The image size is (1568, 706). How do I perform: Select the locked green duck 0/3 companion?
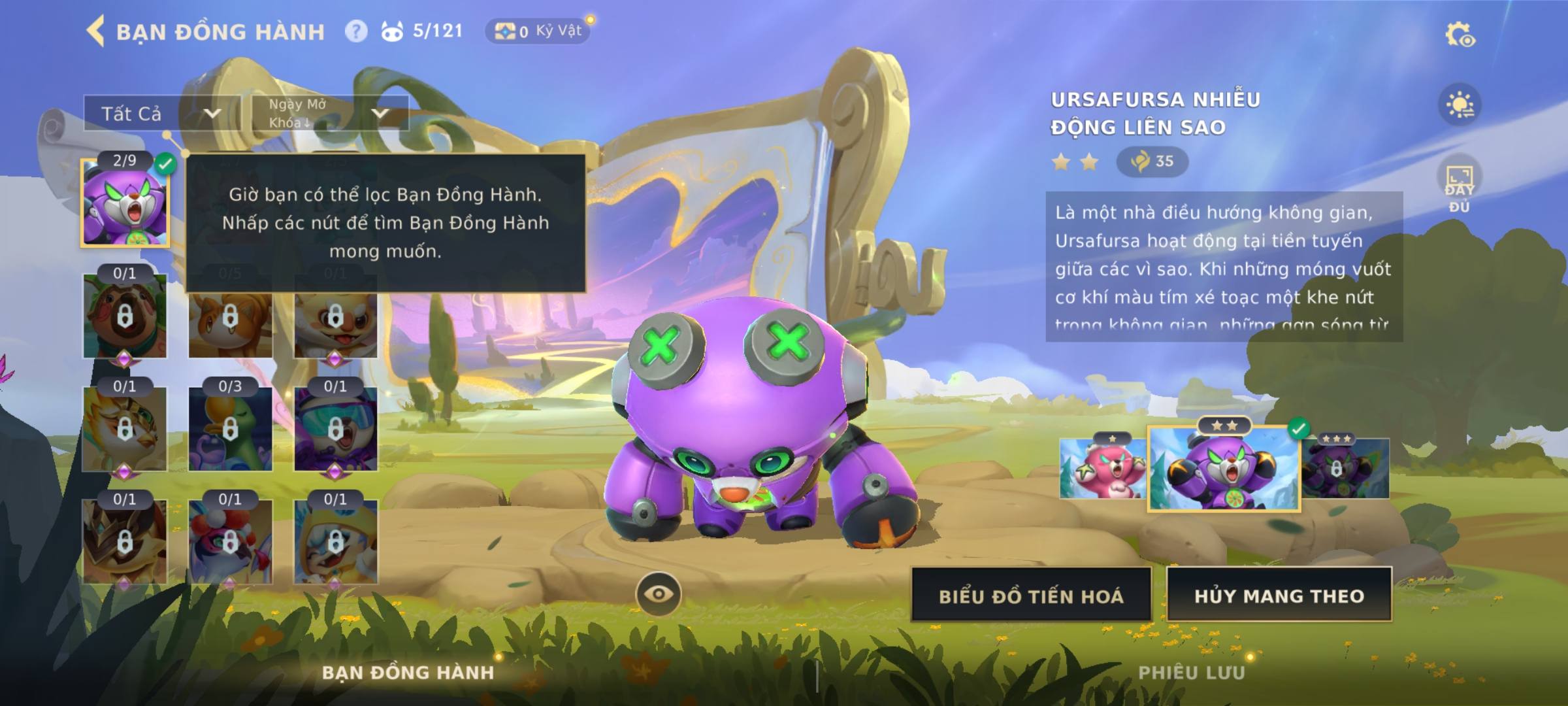coord(230,429)
